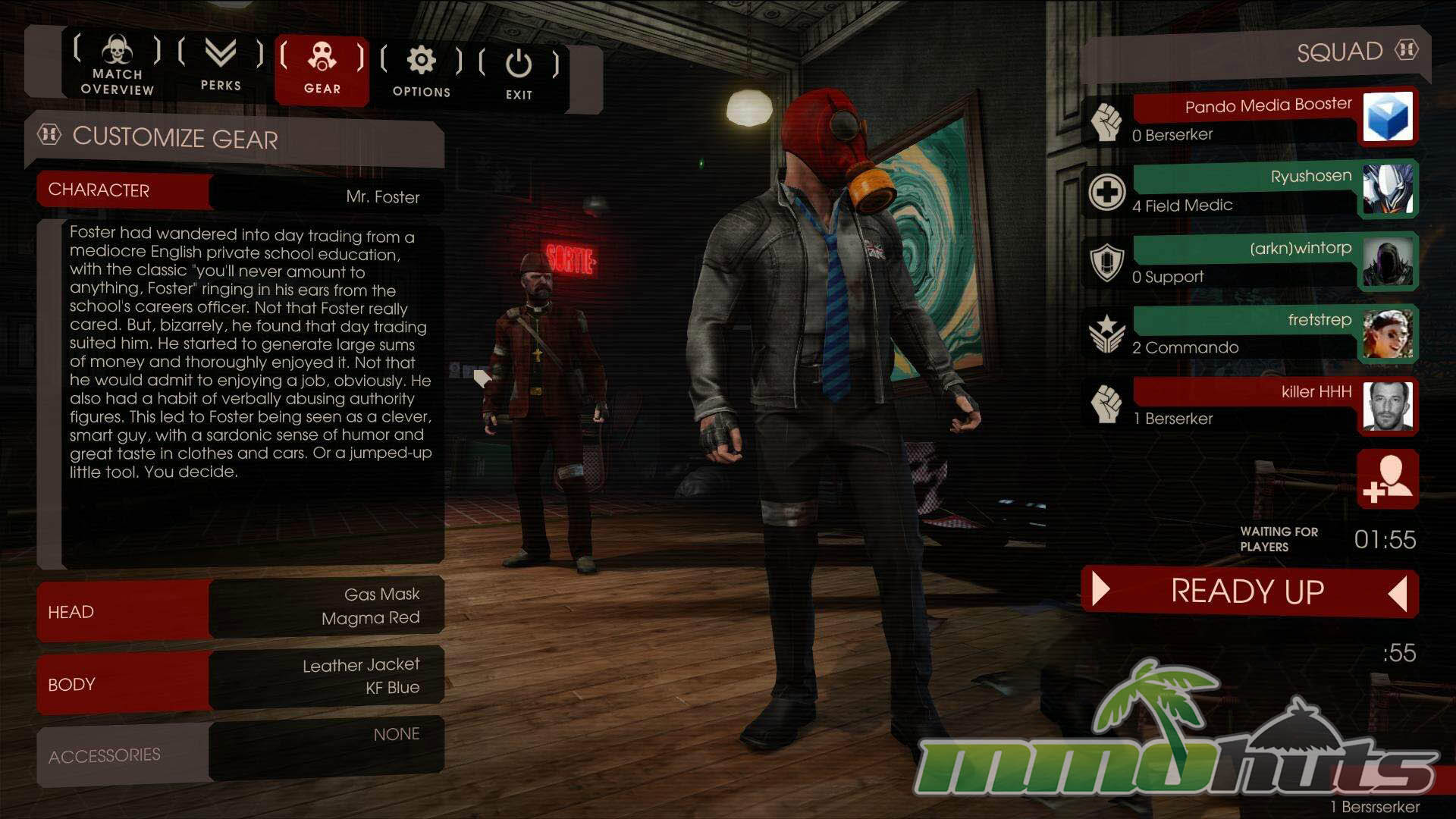
Task: Invite a friend with the add-player icon
Action: tap(1387, 479)
